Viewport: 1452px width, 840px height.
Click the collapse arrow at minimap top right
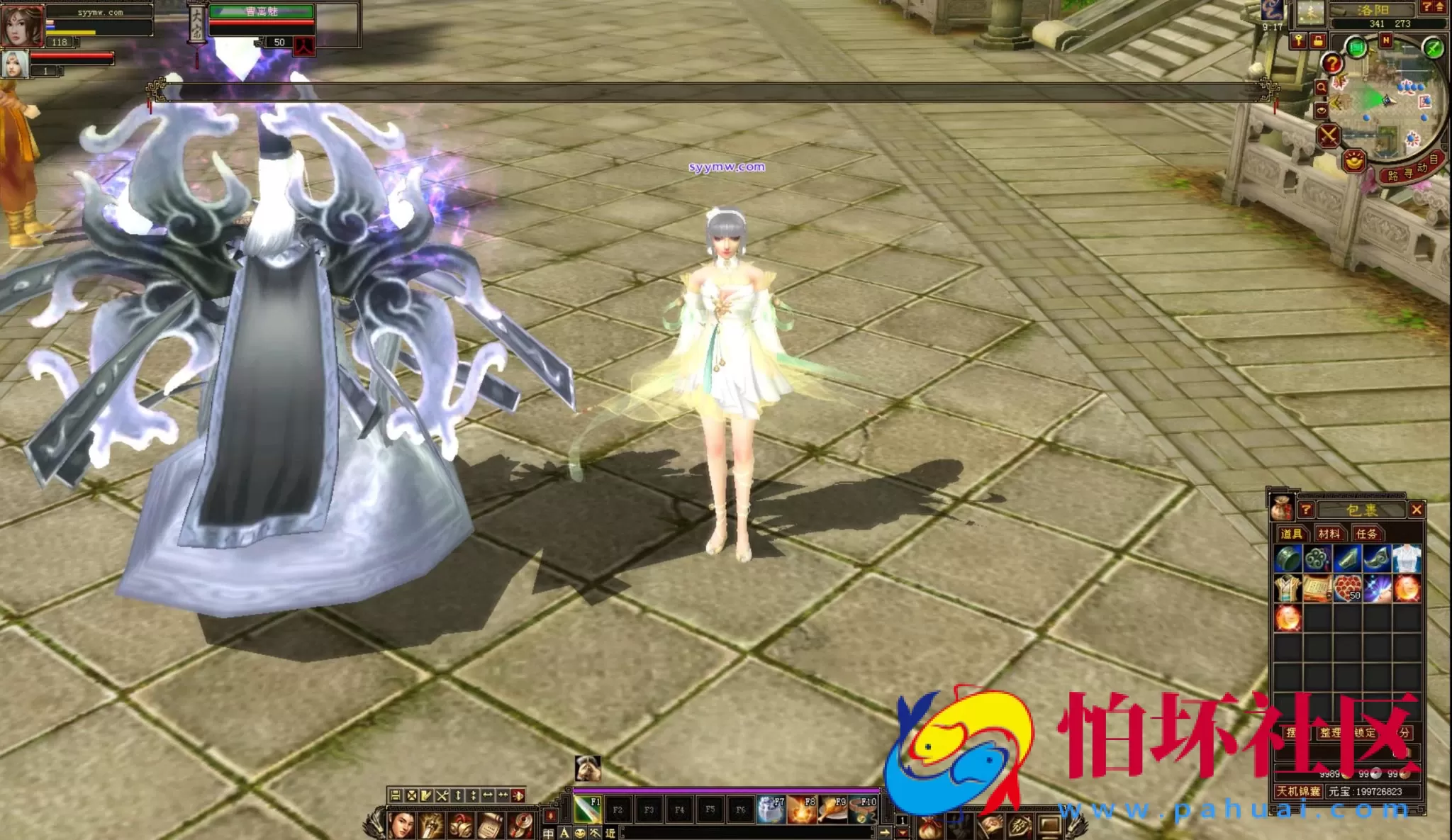1439,7
